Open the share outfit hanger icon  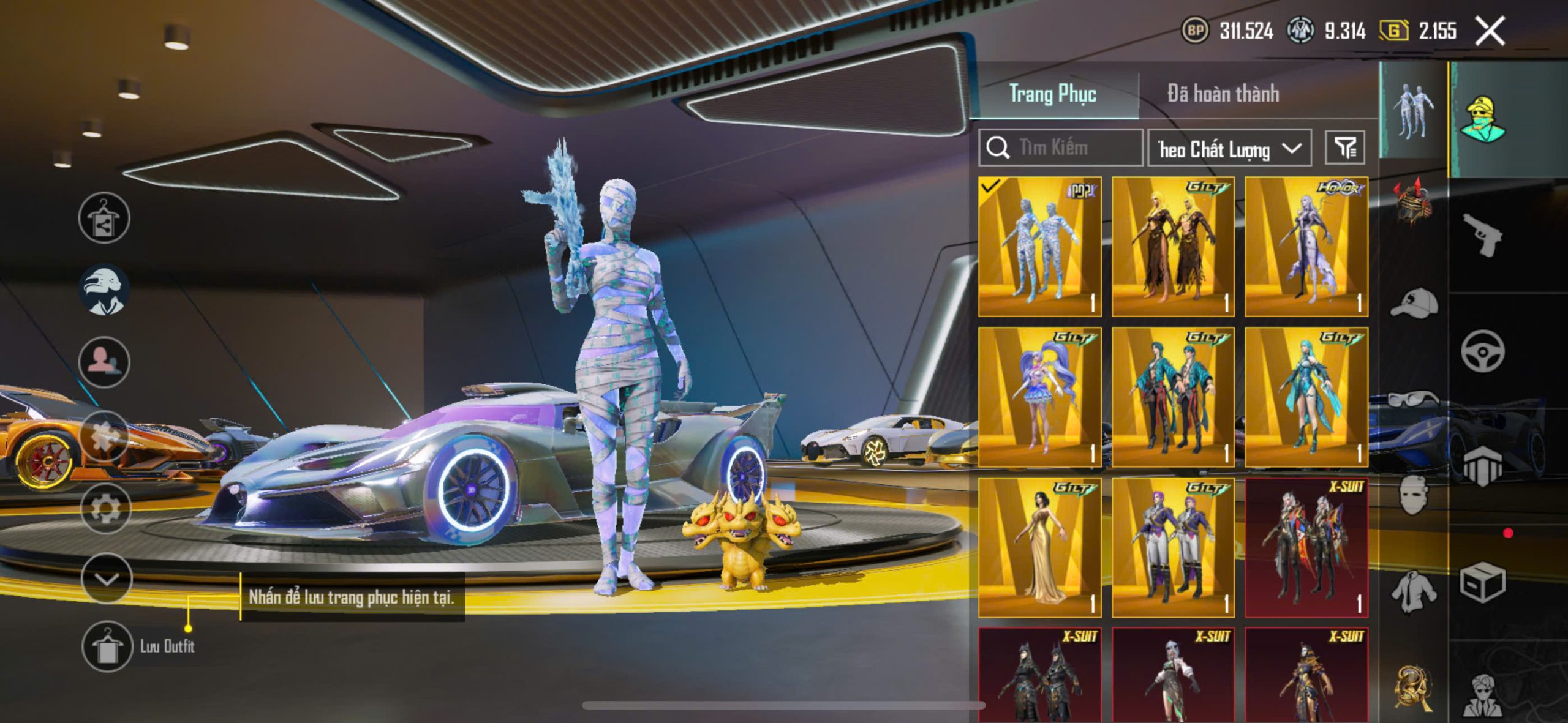pyautogui.click(x=104, y=218)
